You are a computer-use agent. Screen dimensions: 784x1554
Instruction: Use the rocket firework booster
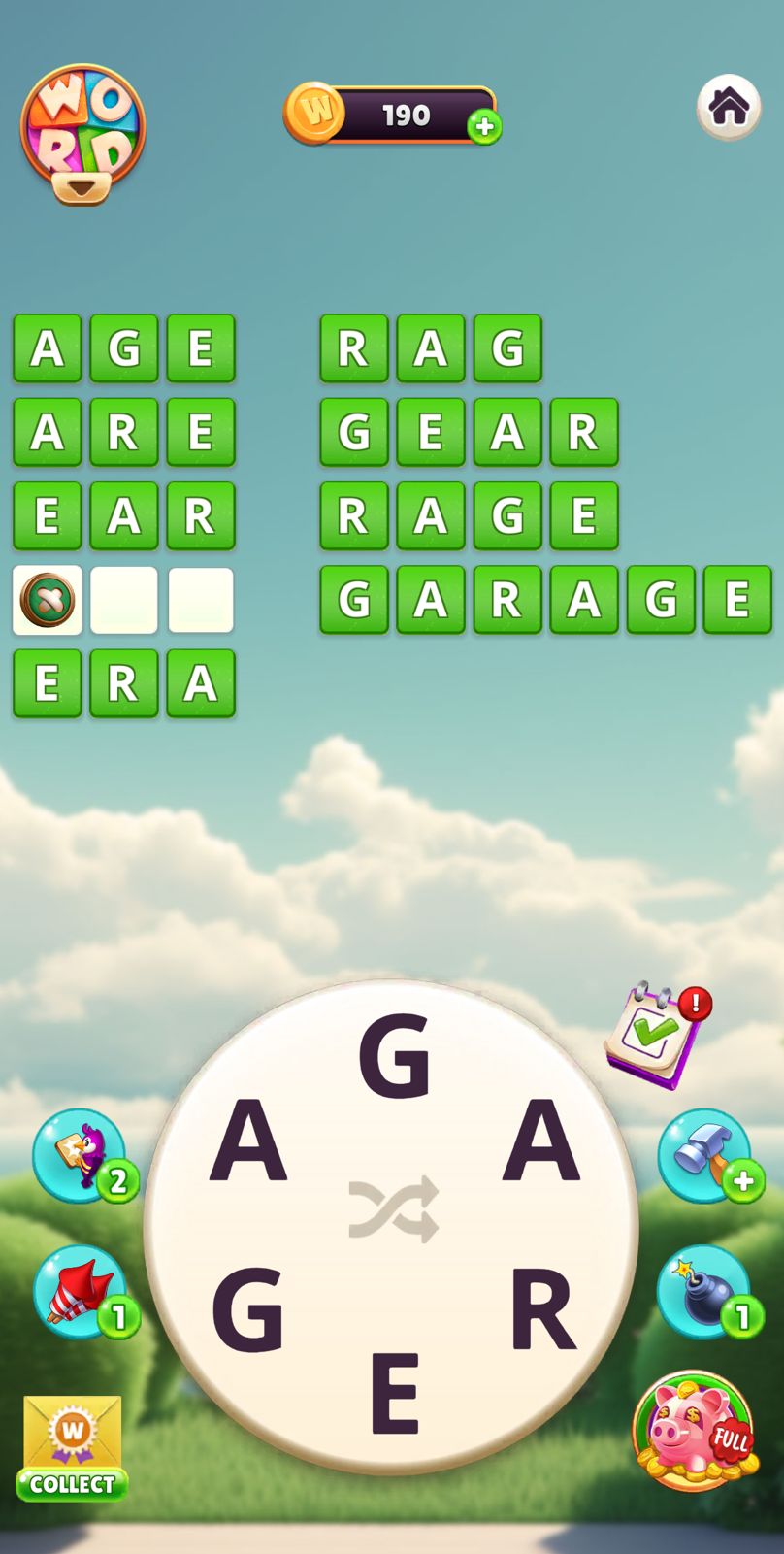pyautogui.click(x=80, y=1292)
